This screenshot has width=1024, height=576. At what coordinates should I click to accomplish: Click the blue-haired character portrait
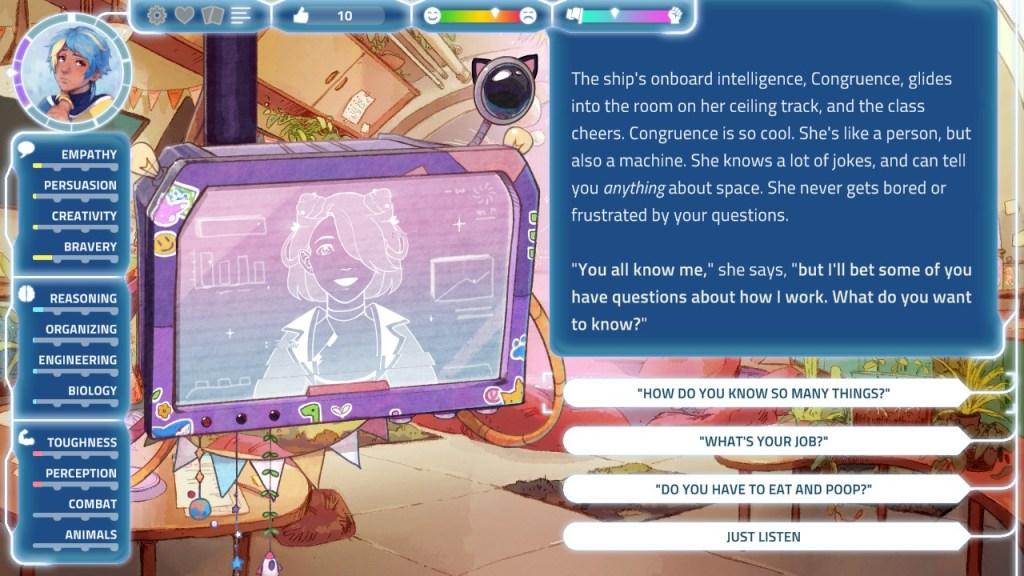click(71, 69)
